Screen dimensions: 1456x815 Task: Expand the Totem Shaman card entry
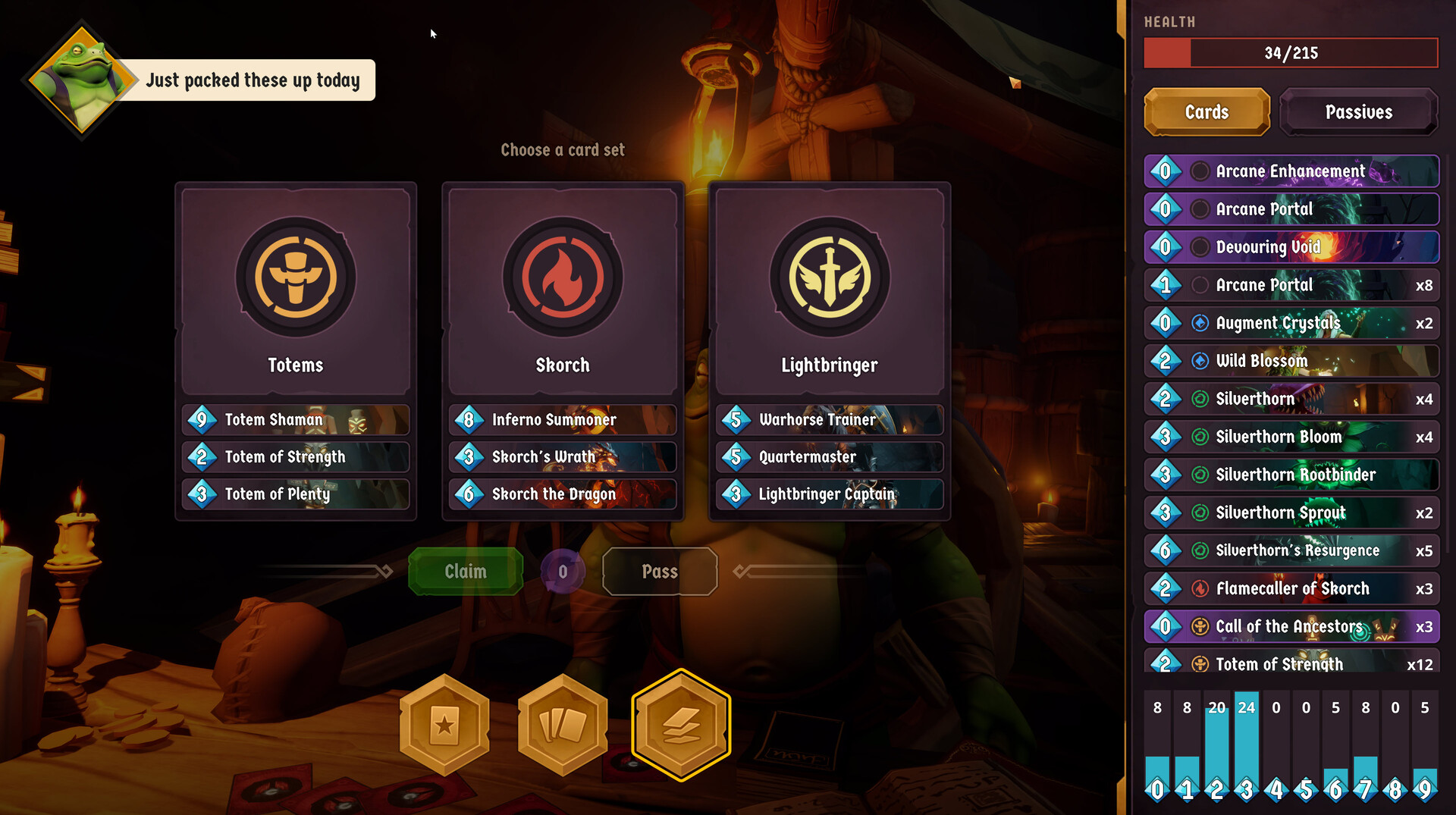pos(296,420)
